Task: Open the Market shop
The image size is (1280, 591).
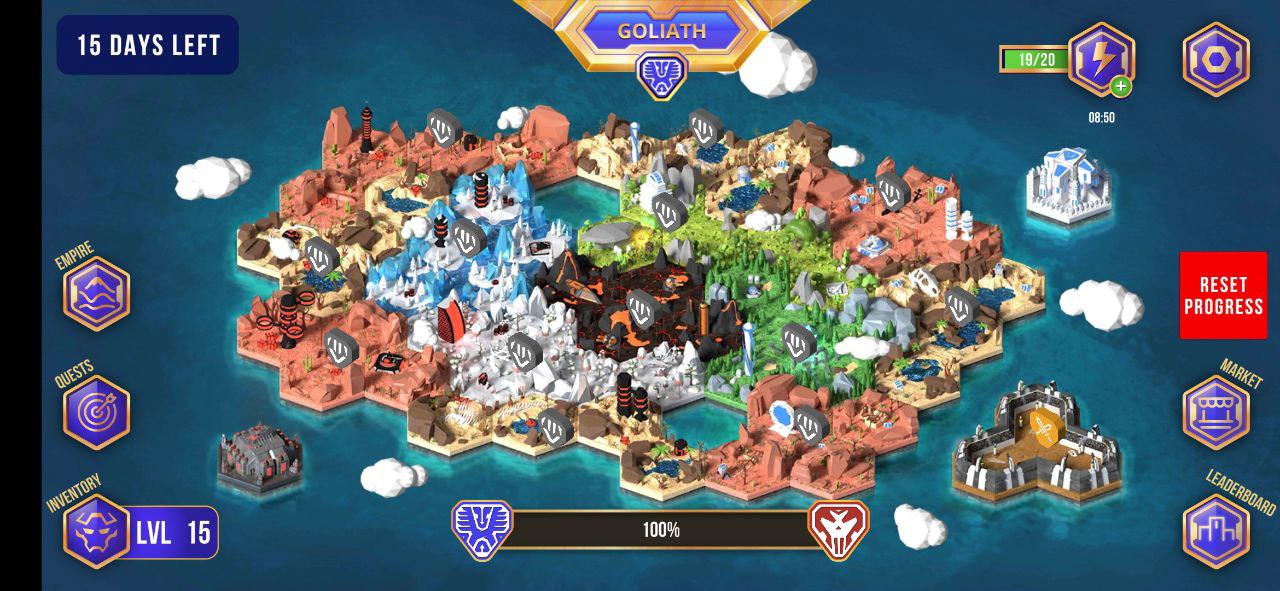Action: 1216,412
